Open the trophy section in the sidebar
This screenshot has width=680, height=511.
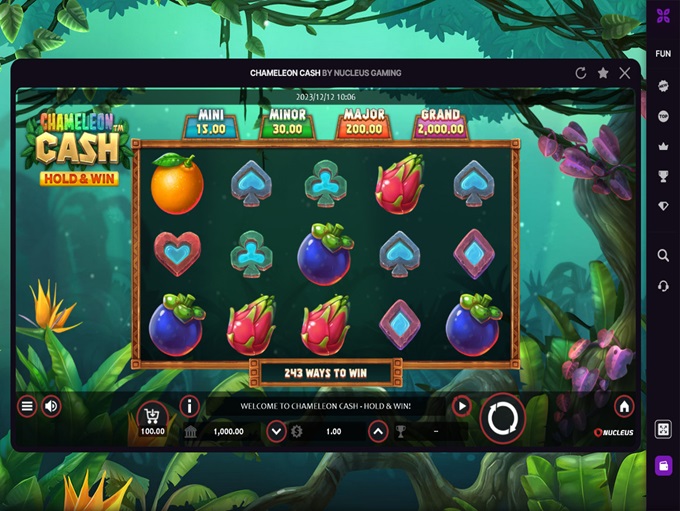(663, 176)
